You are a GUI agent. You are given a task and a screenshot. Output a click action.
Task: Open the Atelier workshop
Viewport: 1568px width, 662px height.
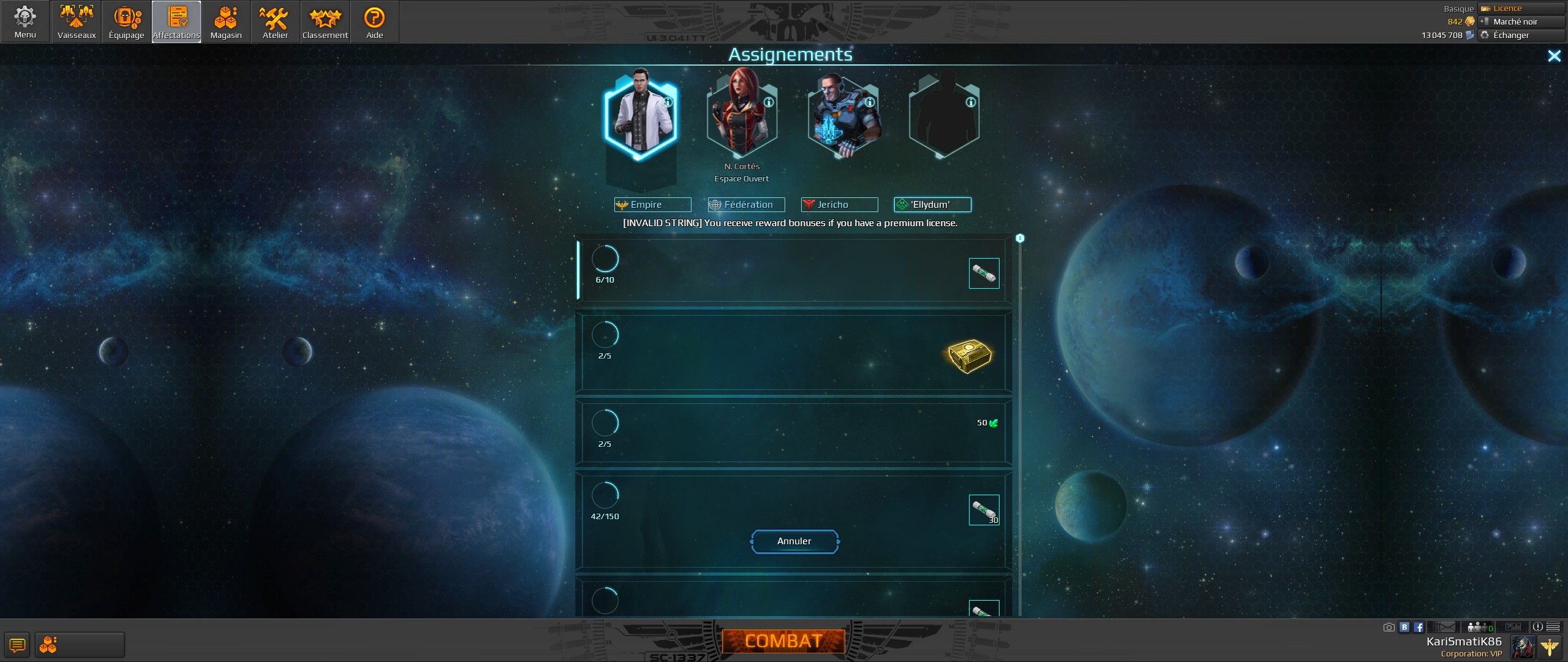[x=275, y=21]
